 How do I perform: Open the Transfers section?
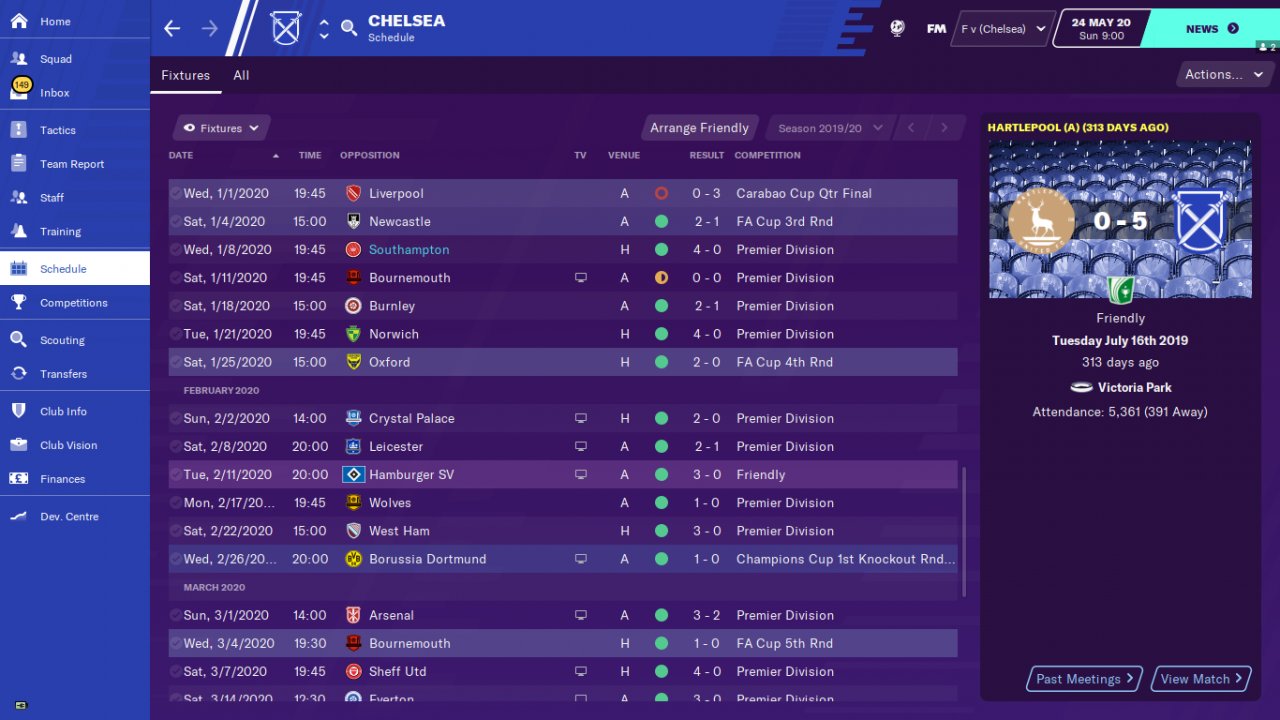pos(63,374)
